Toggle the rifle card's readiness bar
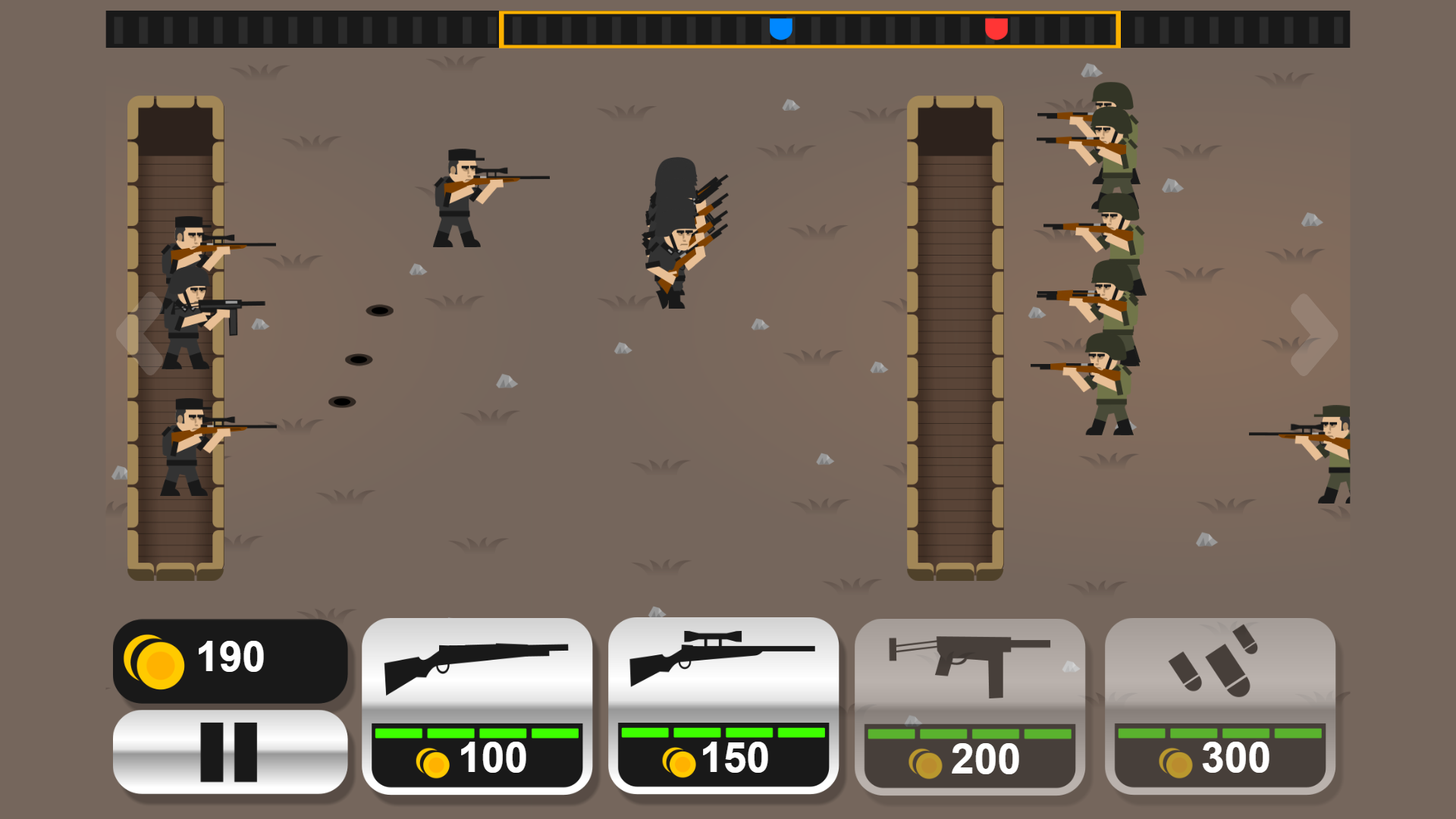 coord(476,733)
